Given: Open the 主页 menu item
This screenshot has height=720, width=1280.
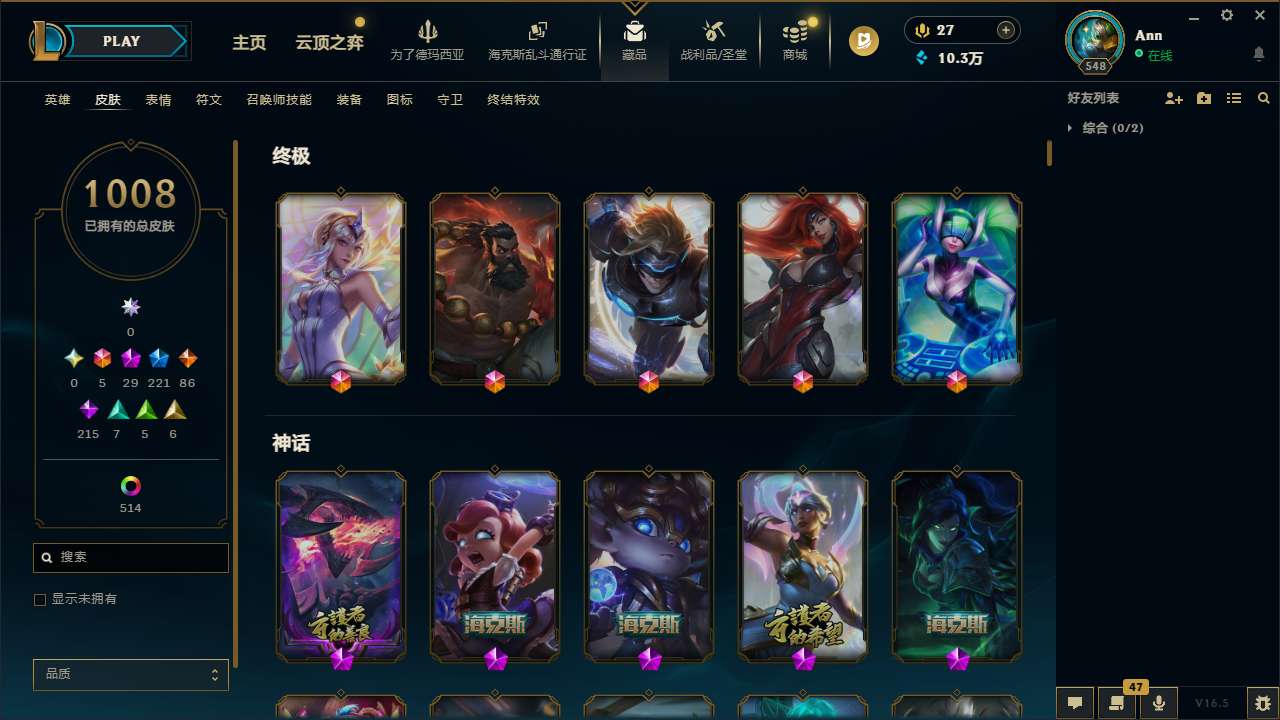Looking at the screenshot, I should pos(248,43).
